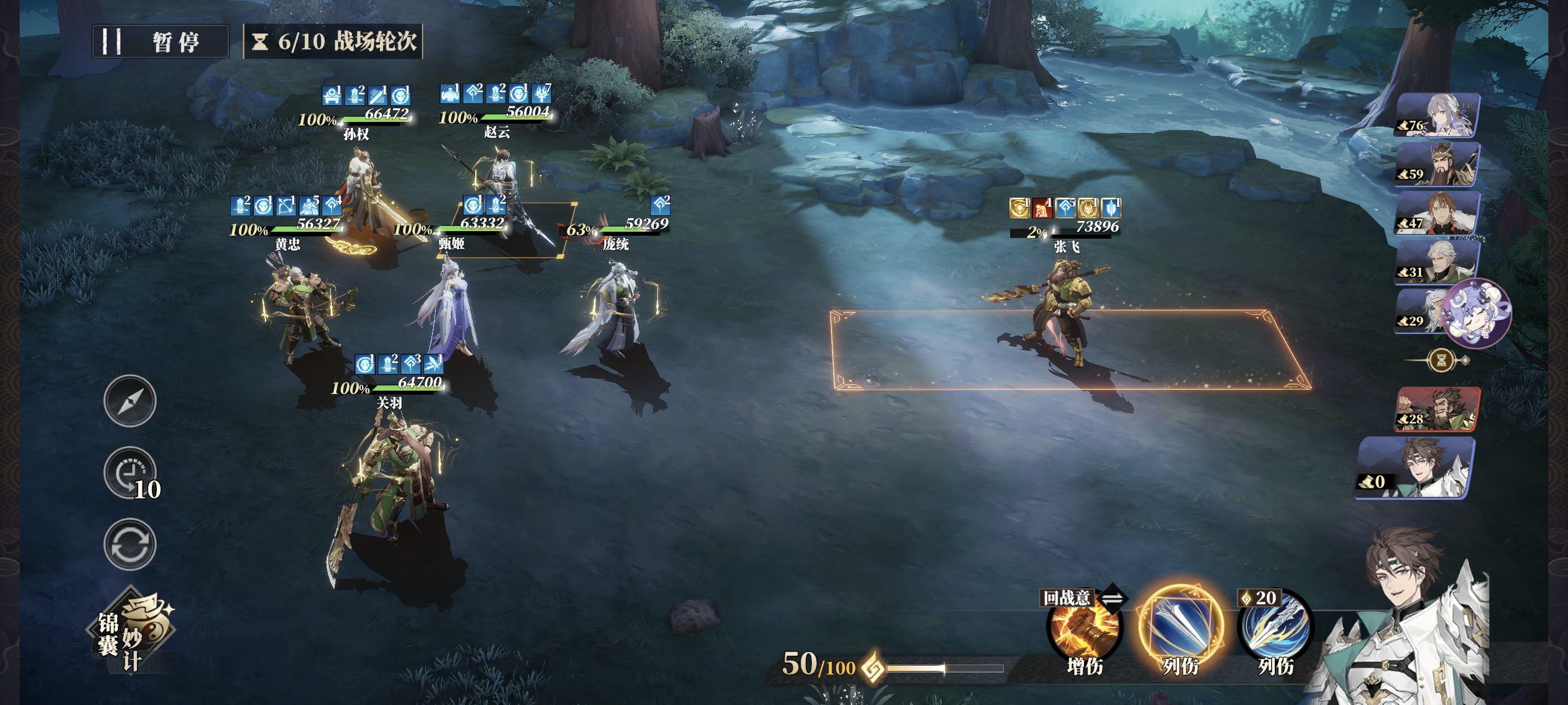The image size is (1568, 705).
Task: Toggle the circular arrows refresh icon
Action: pyautogui.click(x=130, y=544)
